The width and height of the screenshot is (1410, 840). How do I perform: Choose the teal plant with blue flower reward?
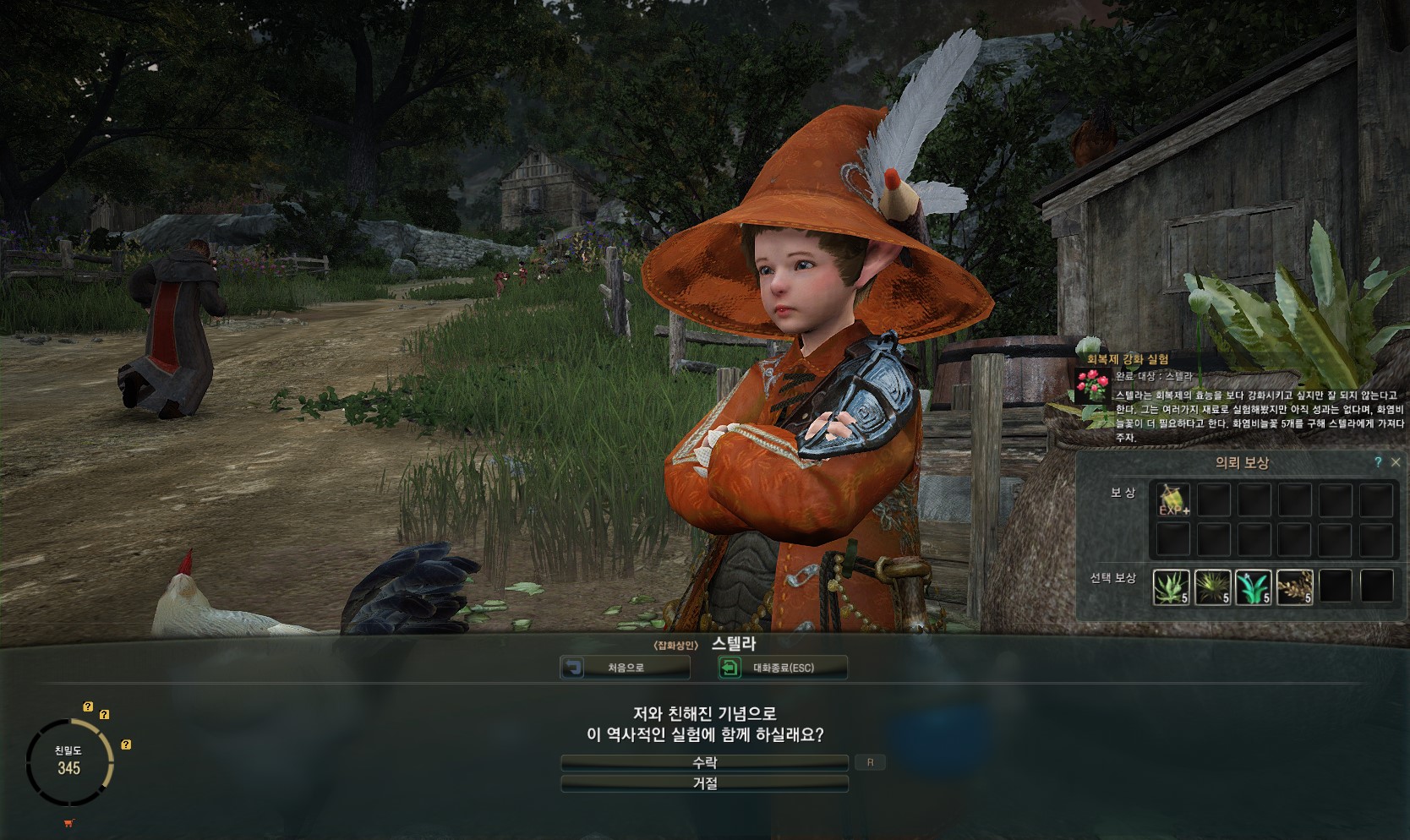pyautogui.click(x=1253, y=586)
